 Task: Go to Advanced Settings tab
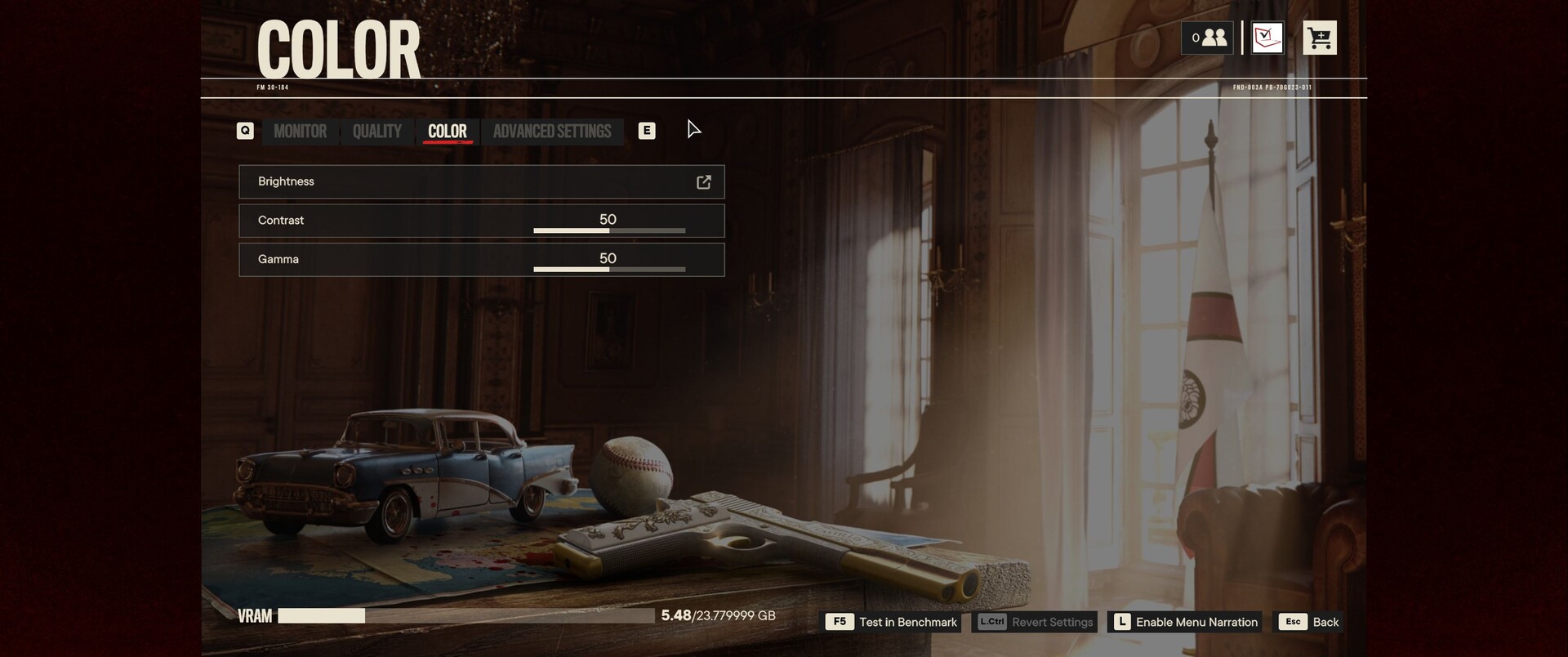552,132
